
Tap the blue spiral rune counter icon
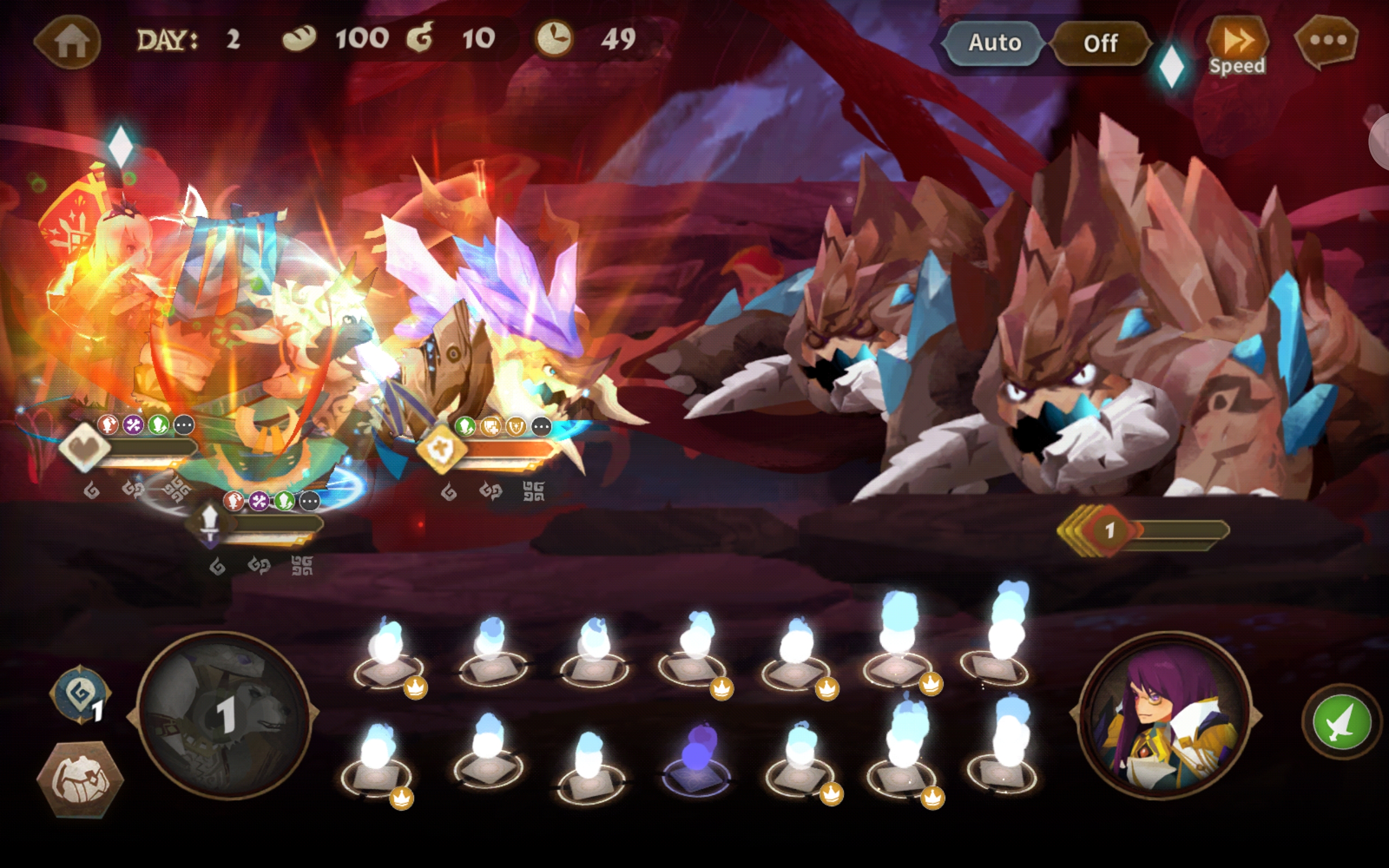tap(80, 695)
